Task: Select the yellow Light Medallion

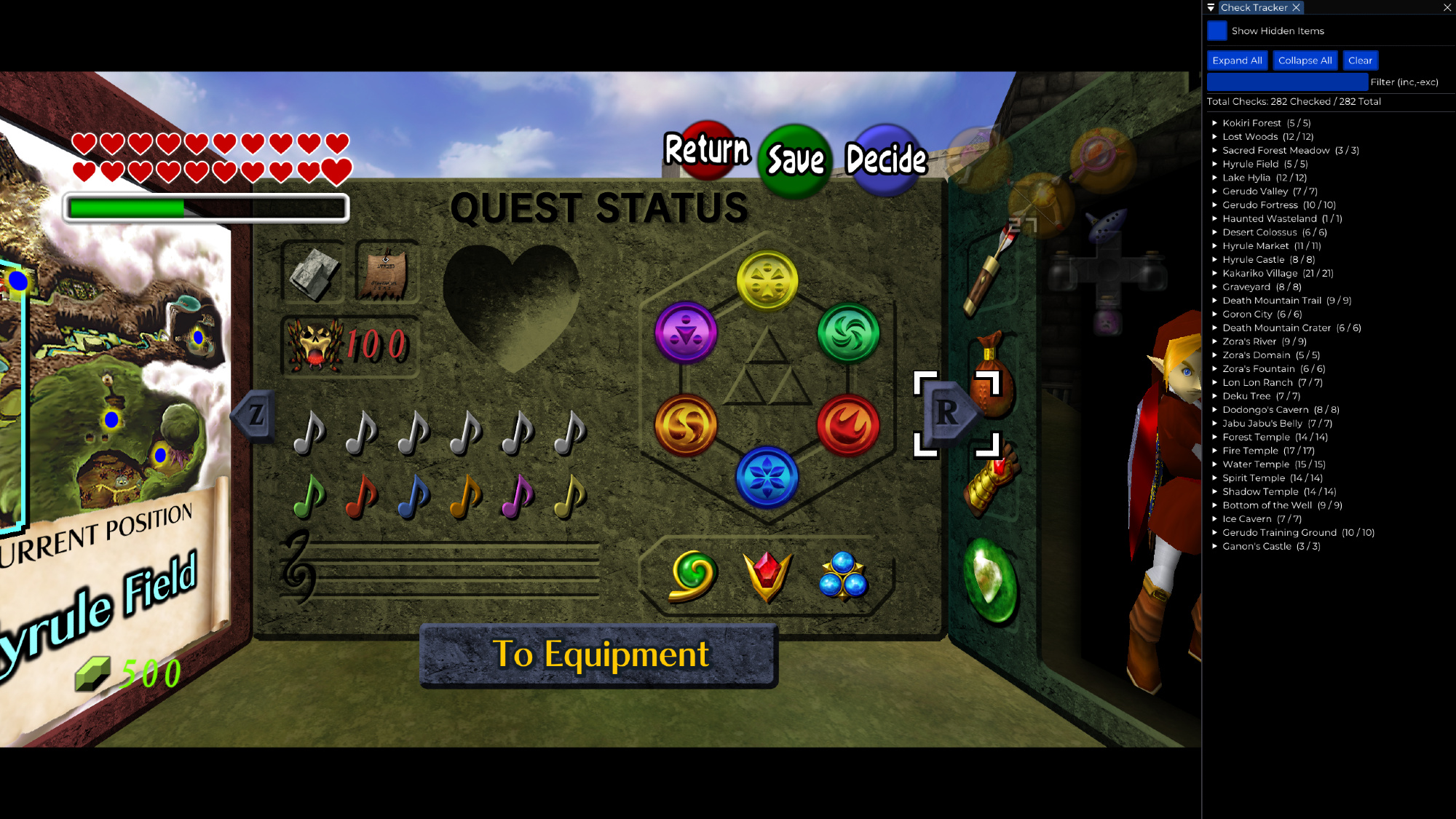Action: (x=767, y=281)
